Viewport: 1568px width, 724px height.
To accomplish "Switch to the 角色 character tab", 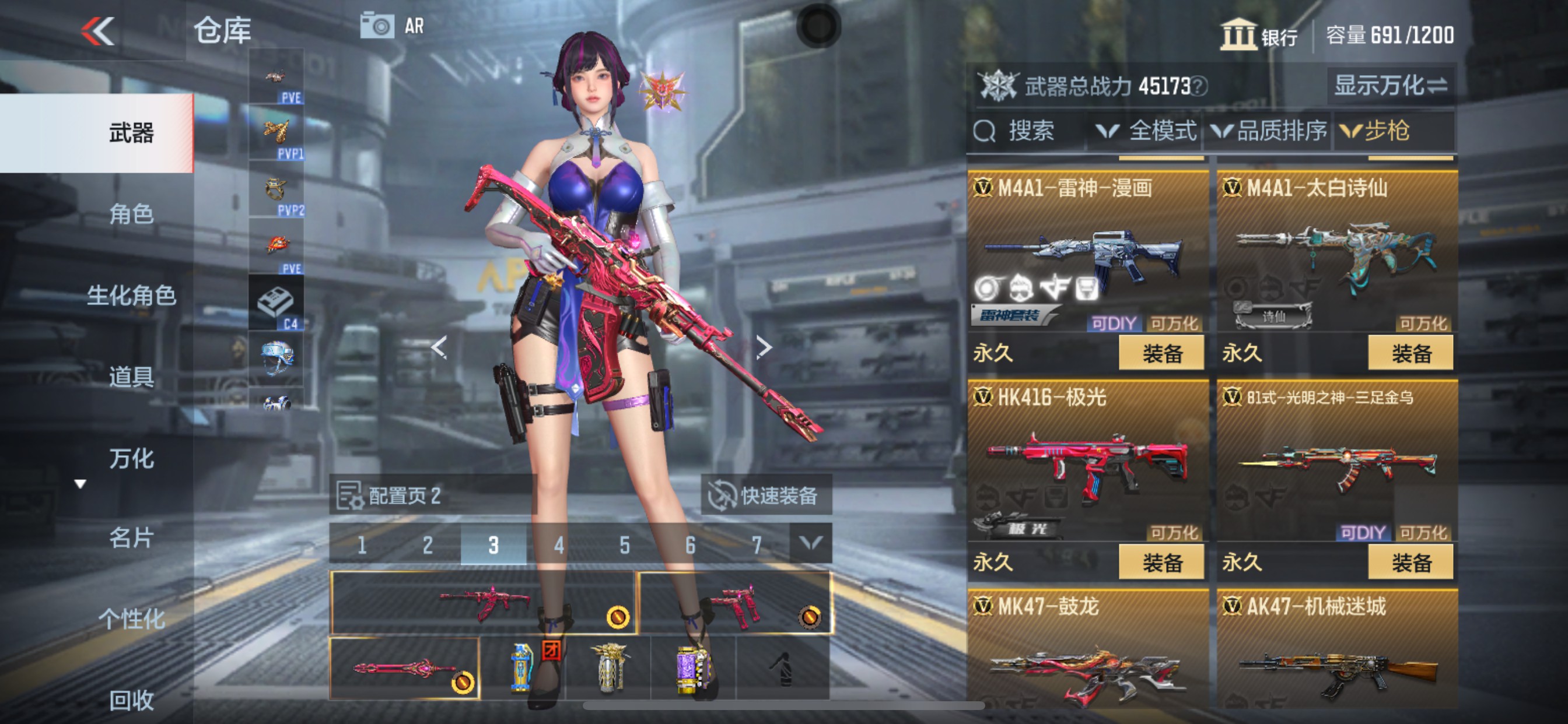I will (131, 214).
